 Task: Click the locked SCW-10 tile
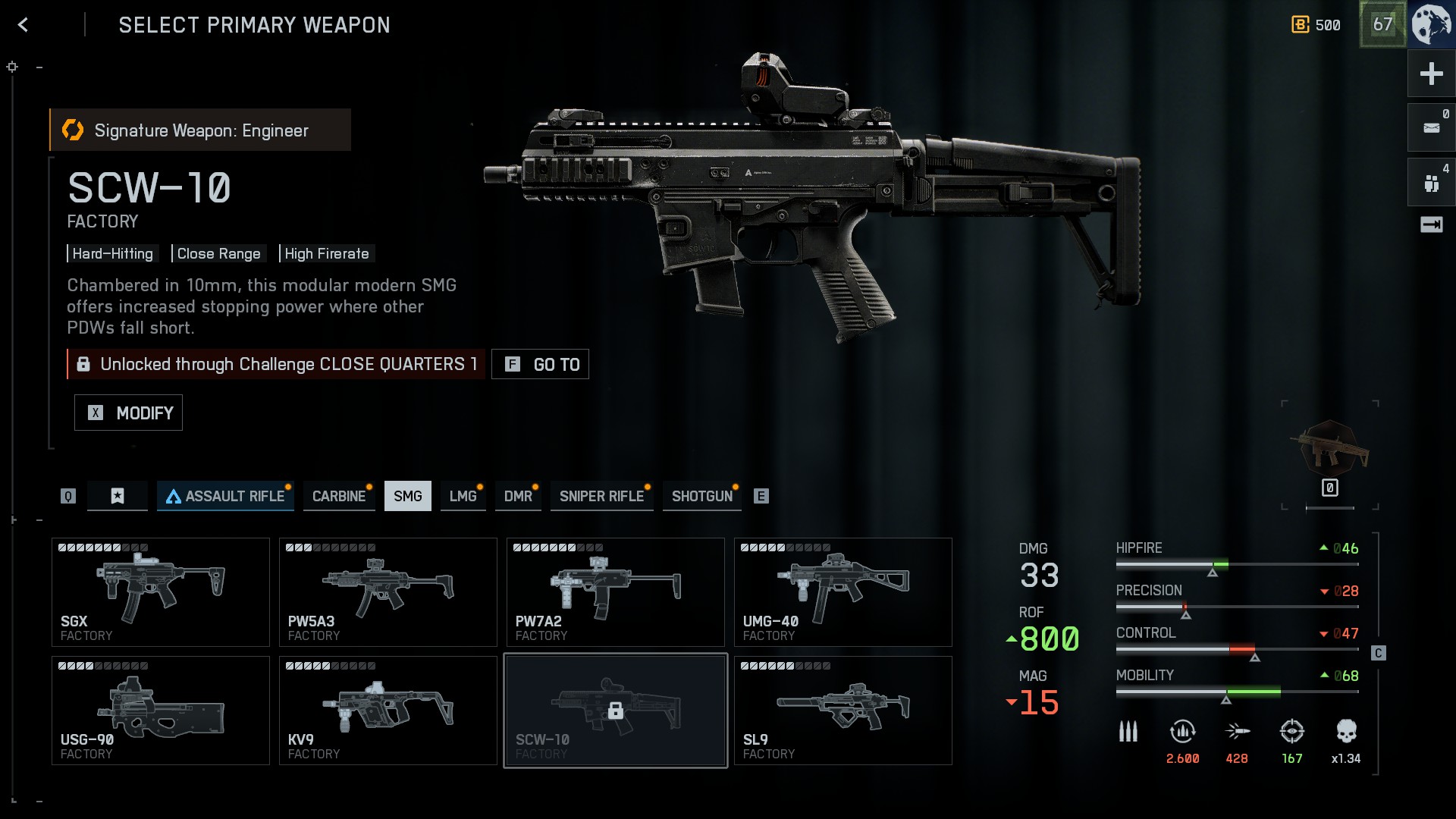(x=616, y=711)
